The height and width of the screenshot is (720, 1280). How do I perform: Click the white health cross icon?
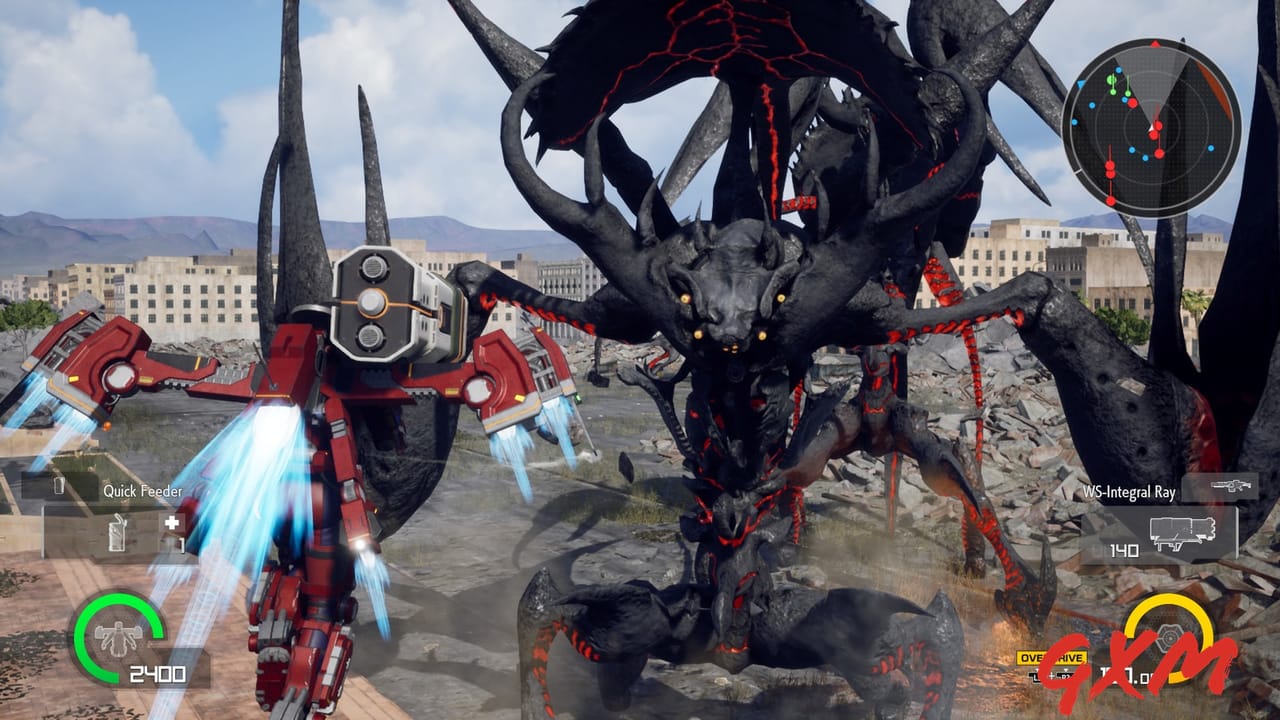(171, 522)
